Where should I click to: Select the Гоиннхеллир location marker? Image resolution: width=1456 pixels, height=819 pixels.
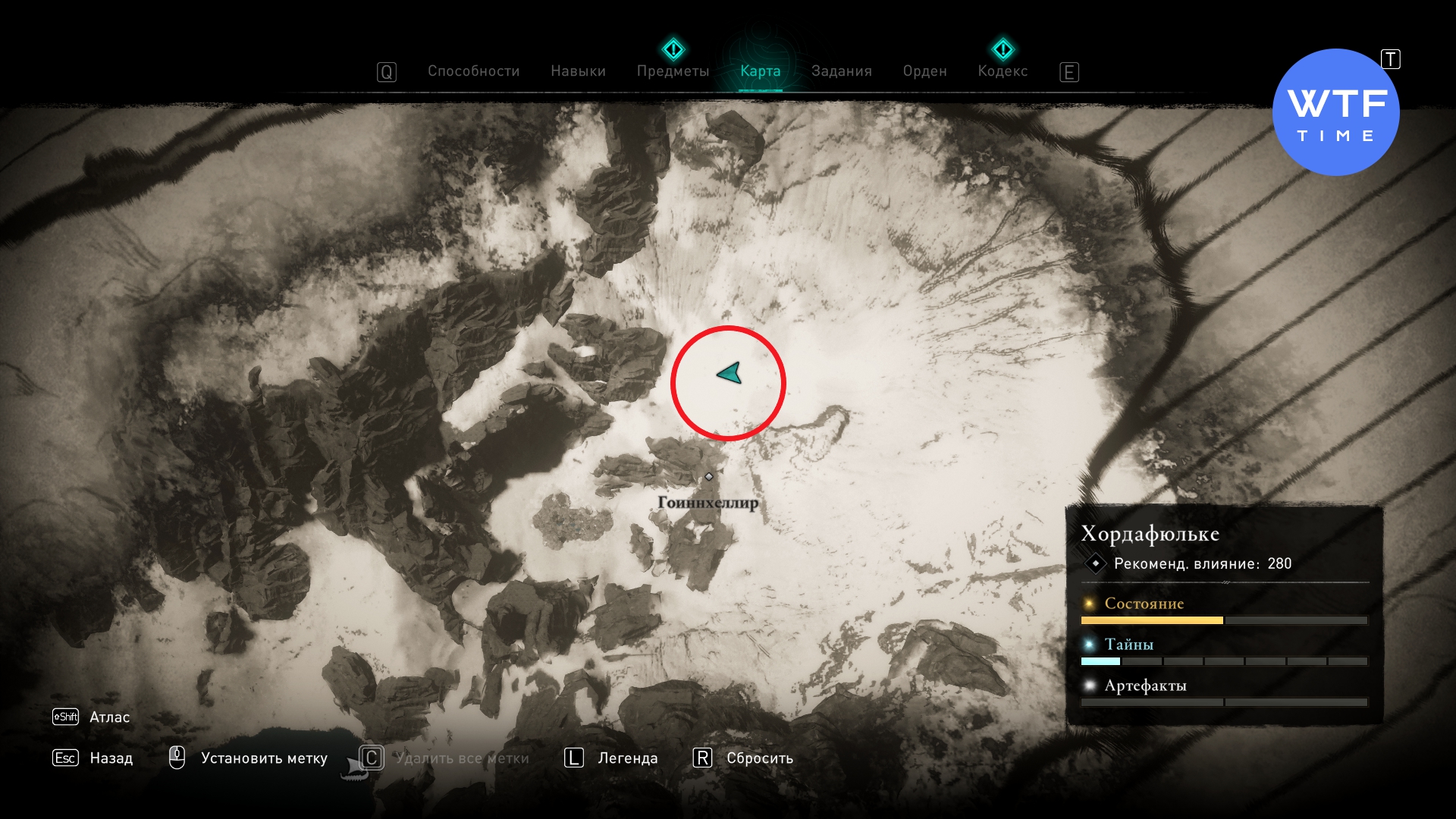click(x=708, y=477)
